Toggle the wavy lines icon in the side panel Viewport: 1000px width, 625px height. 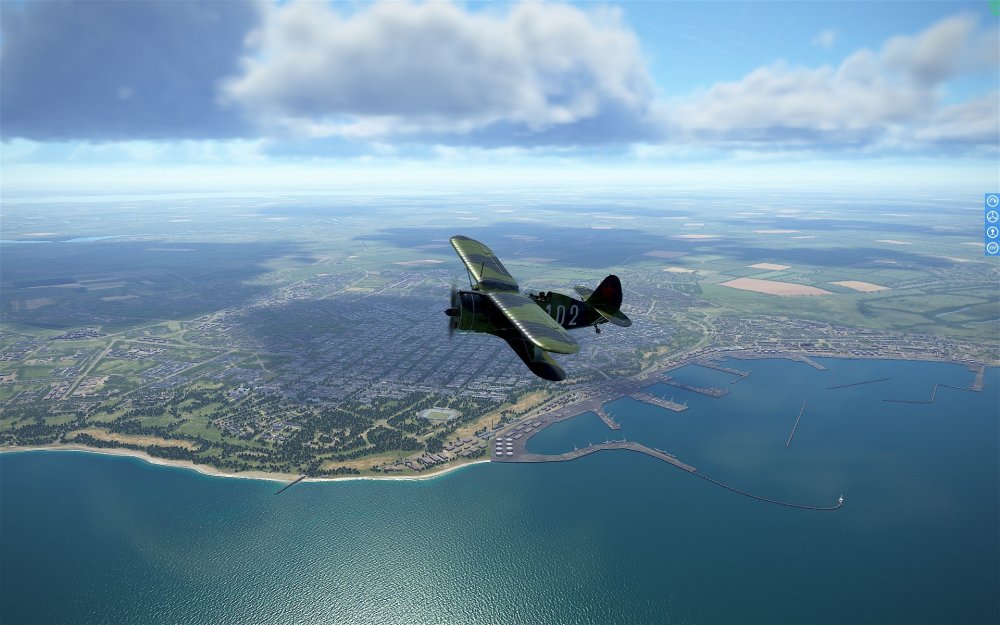coord(992,247)
